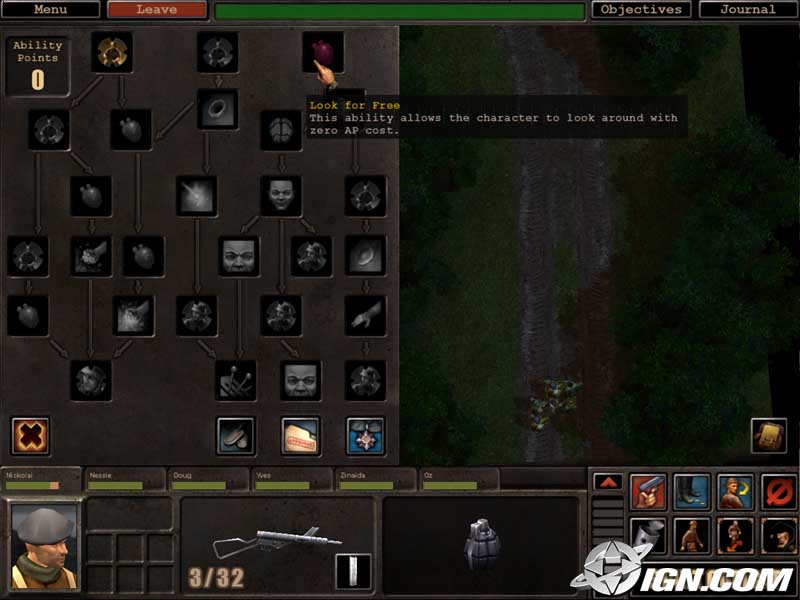The width and height of the screenshot is (800, 600).
Task: Select the hand grenade slot
Action: pos(481,545)
